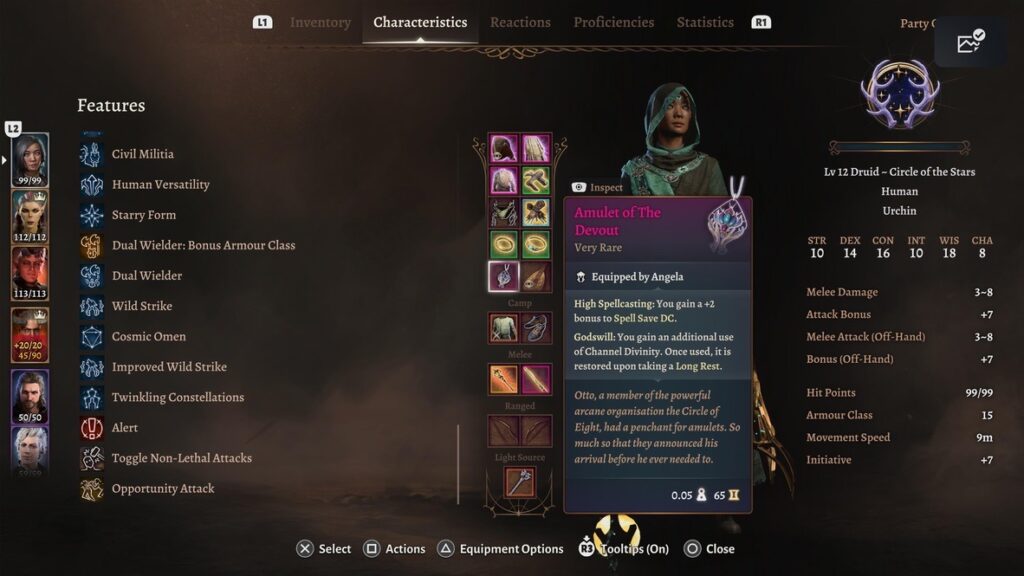Viewport: 1024px width, 576px height.
Task: View the Statistics tab
Action: pos(705,22)
